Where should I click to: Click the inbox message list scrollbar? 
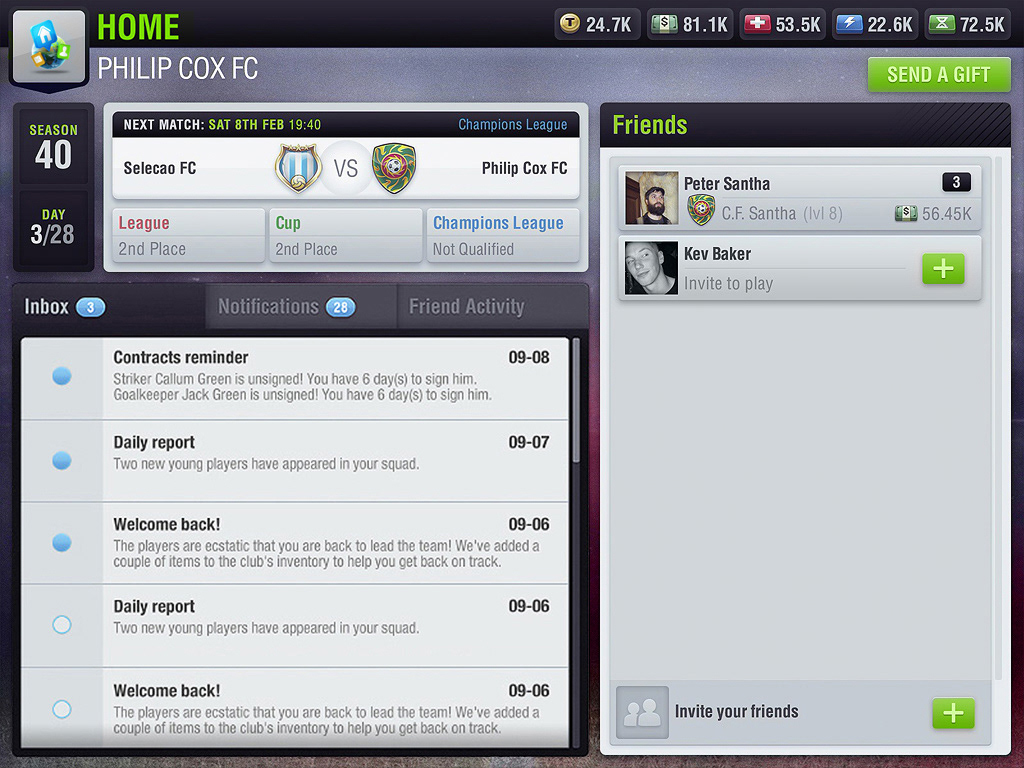(575, 400)
